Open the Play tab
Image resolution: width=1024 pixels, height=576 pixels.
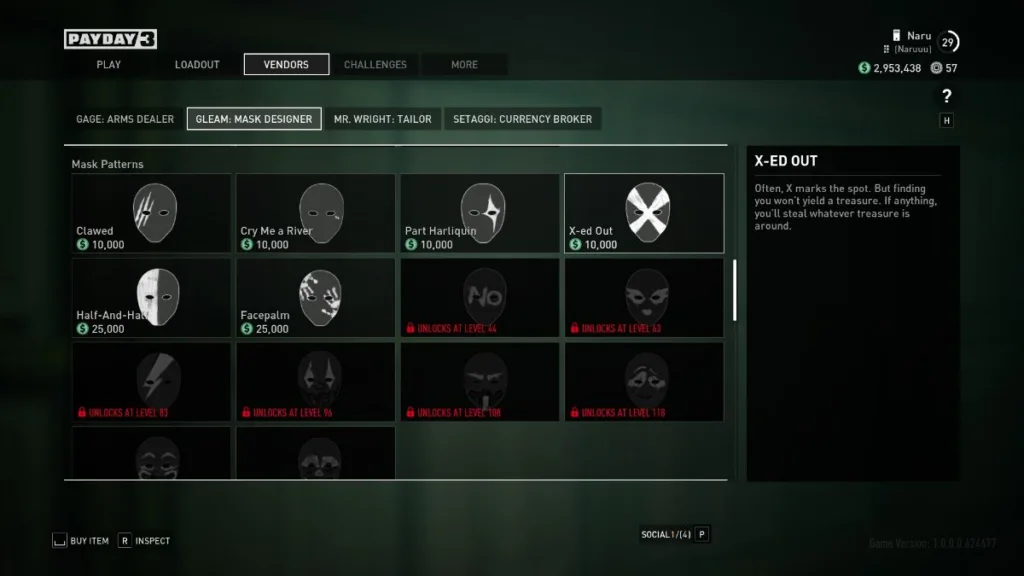click(x=109, y=65)
